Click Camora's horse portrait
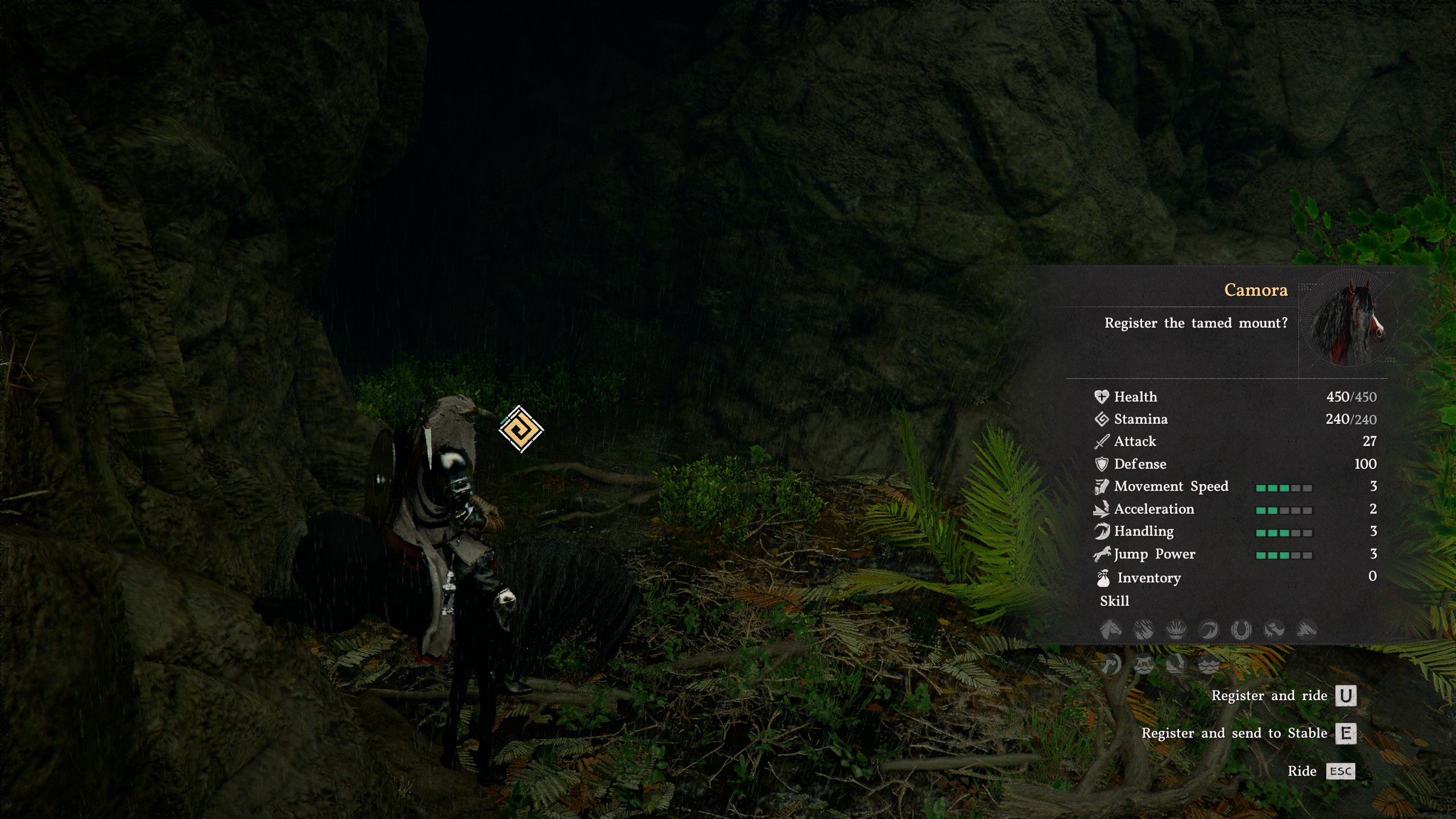Image resolution: width=1456 pixels, height=819 pixels. point(1348,324)
